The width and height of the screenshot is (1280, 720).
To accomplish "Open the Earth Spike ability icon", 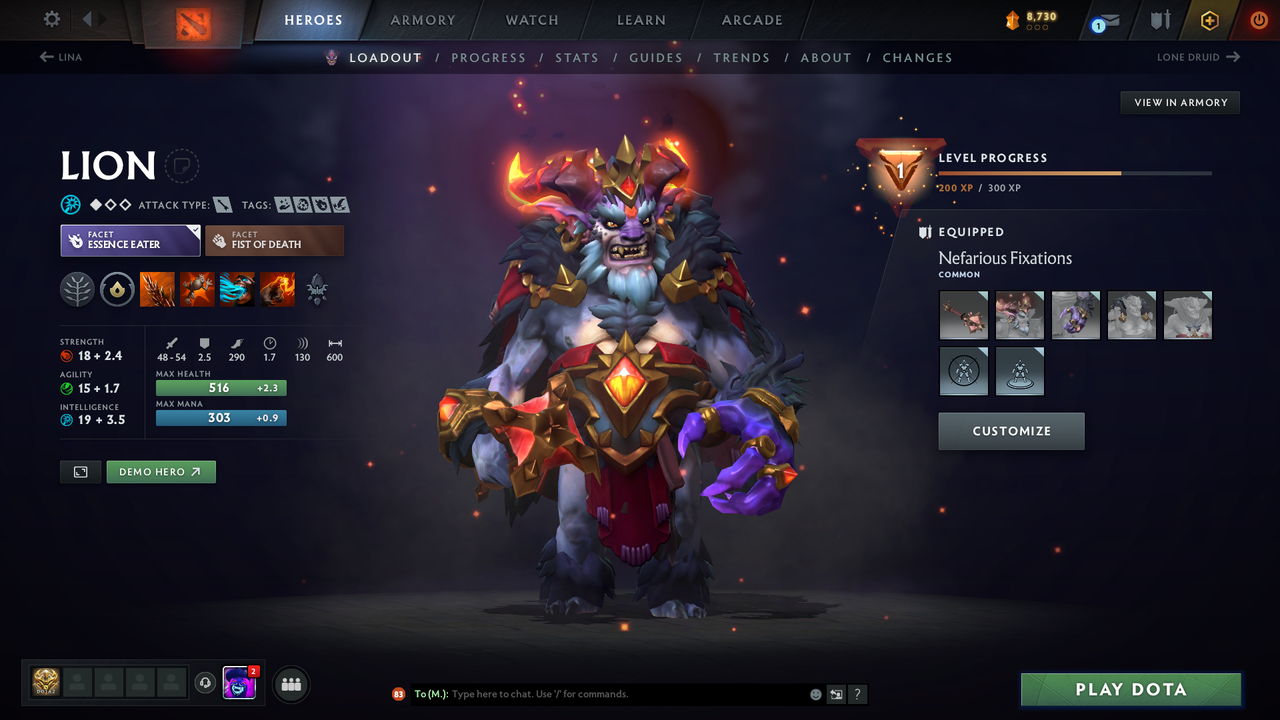I will pos(157,289).
